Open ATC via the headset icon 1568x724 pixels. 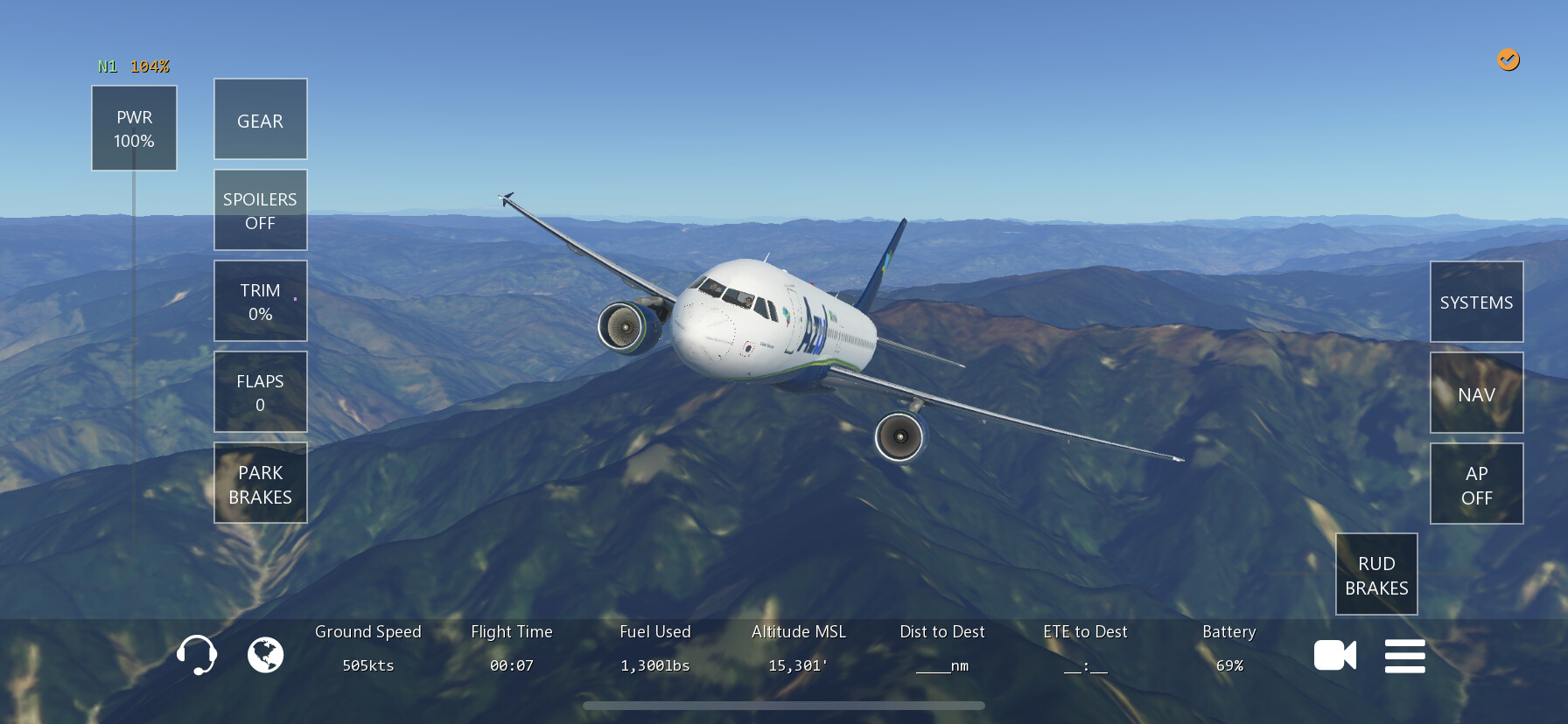[x=197, y=655]
